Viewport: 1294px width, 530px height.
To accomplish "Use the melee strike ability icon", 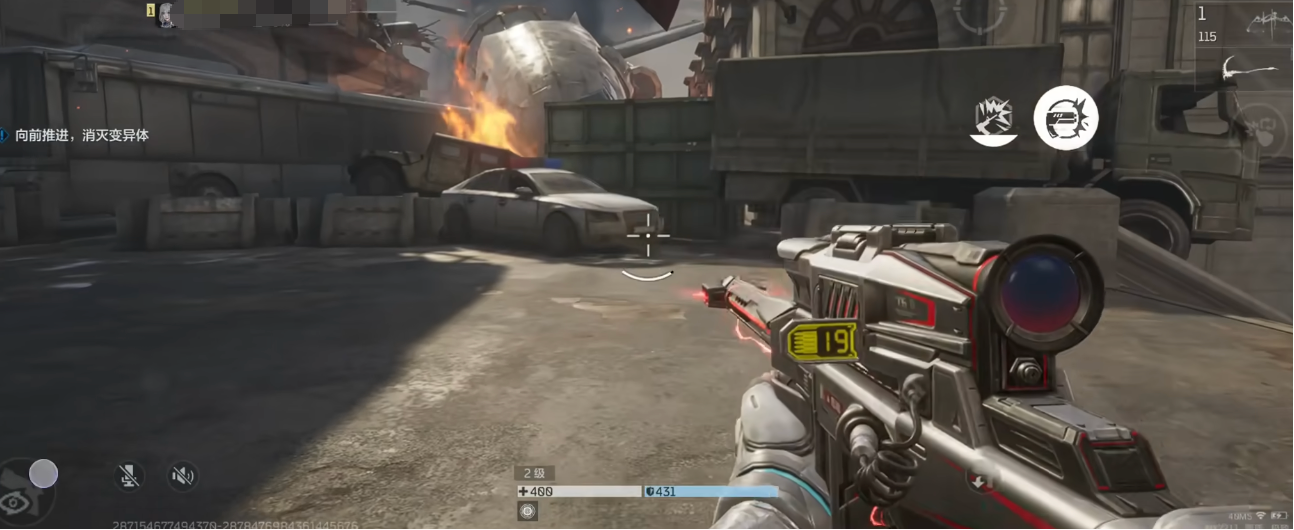I will point(994,119).
